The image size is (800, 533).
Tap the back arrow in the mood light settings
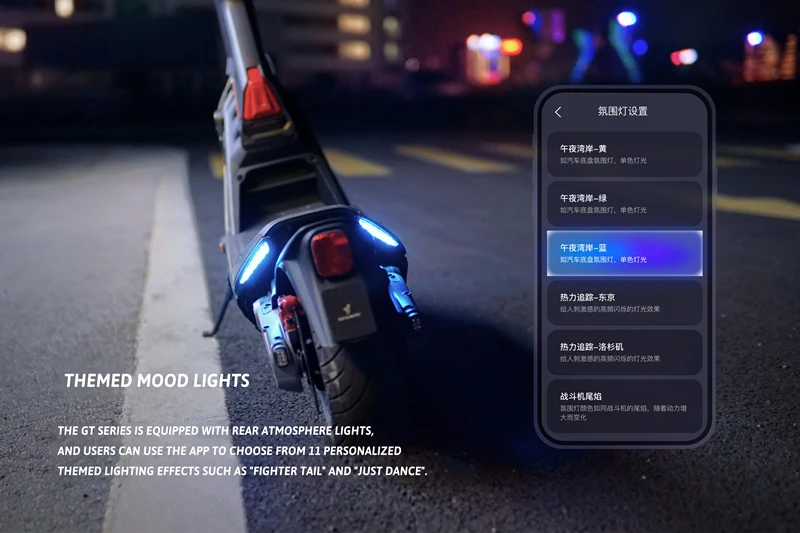click(558, 112)
